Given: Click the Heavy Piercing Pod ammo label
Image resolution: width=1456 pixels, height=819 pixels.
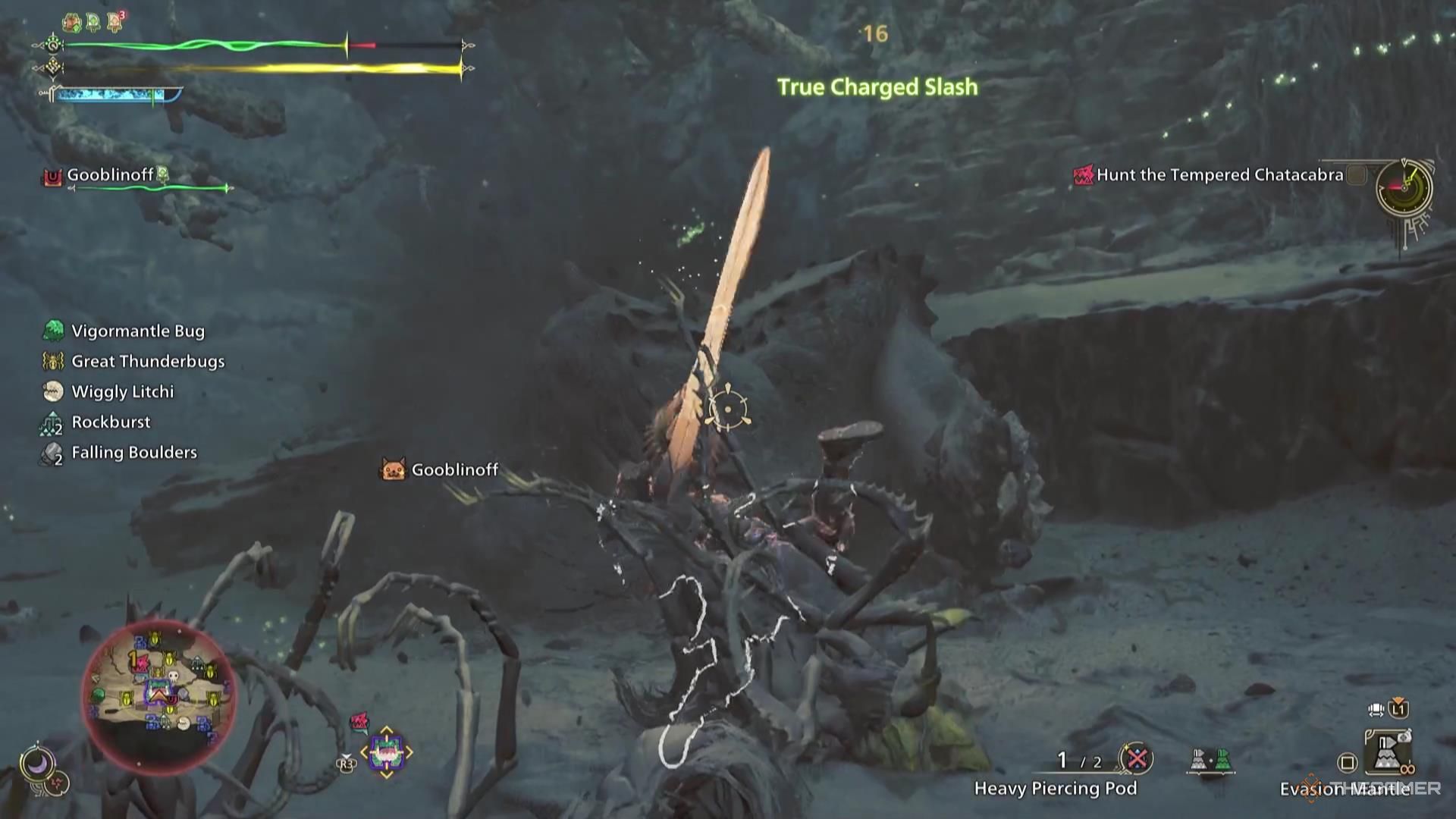Looking at the screenshot, I should pos(1056,789).
